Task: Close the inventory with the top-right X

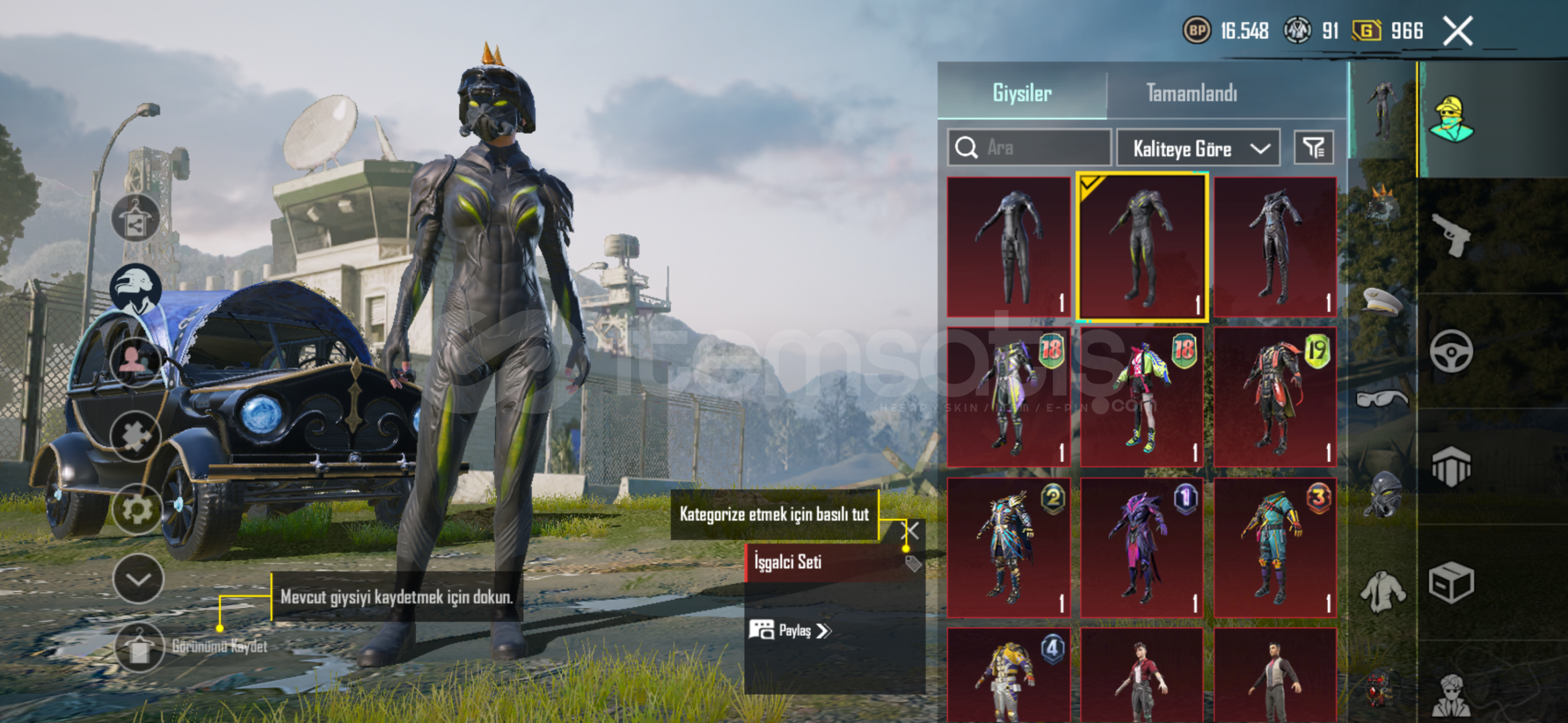Action: [x=1457, y=31]
